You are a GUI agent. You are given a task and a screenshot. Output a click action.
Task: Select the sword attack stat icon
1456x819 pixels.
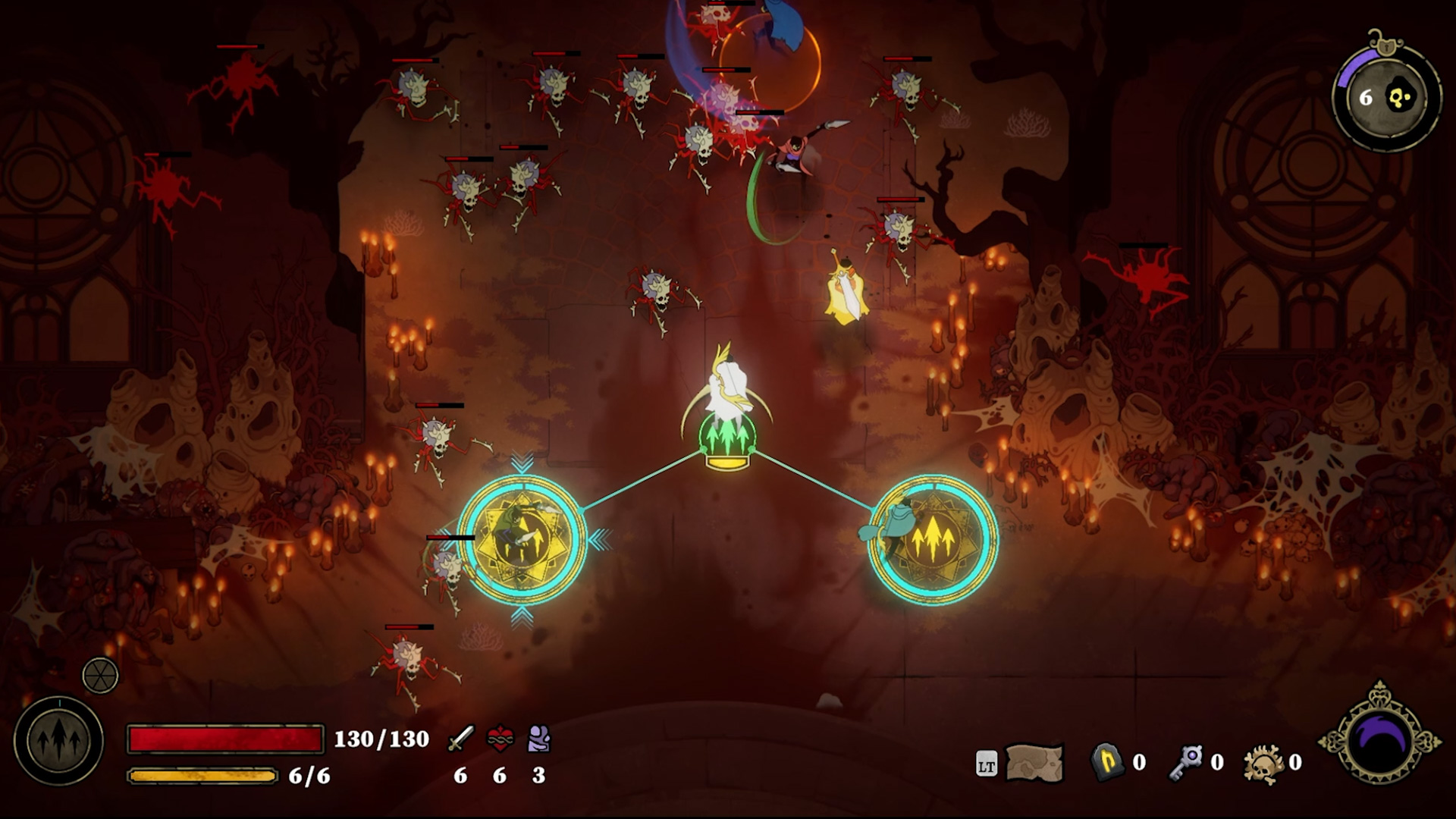pyautogui.click(x=460, y=739)
